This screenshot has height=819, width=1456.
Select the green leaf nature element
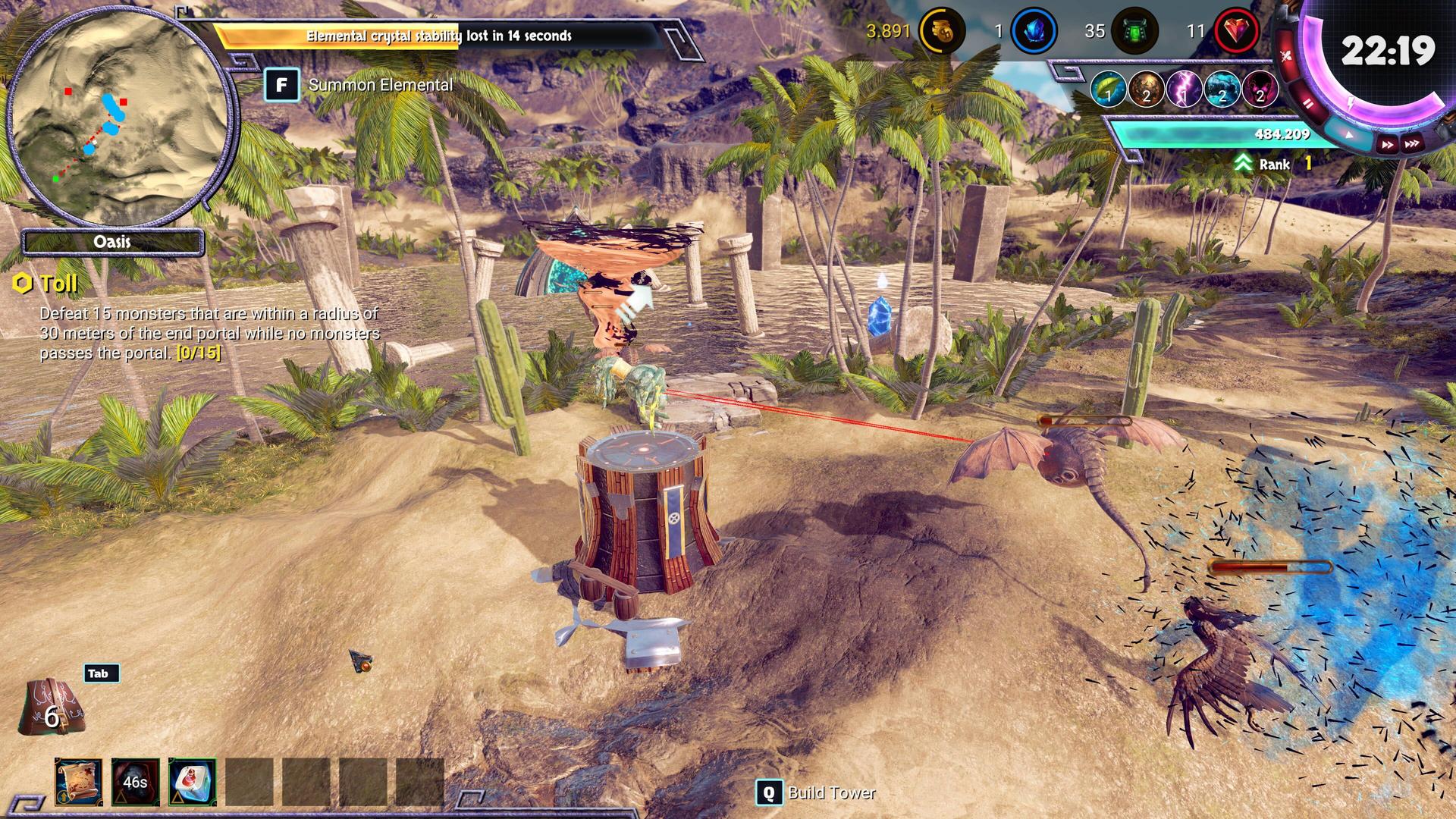pos(1108,89)
